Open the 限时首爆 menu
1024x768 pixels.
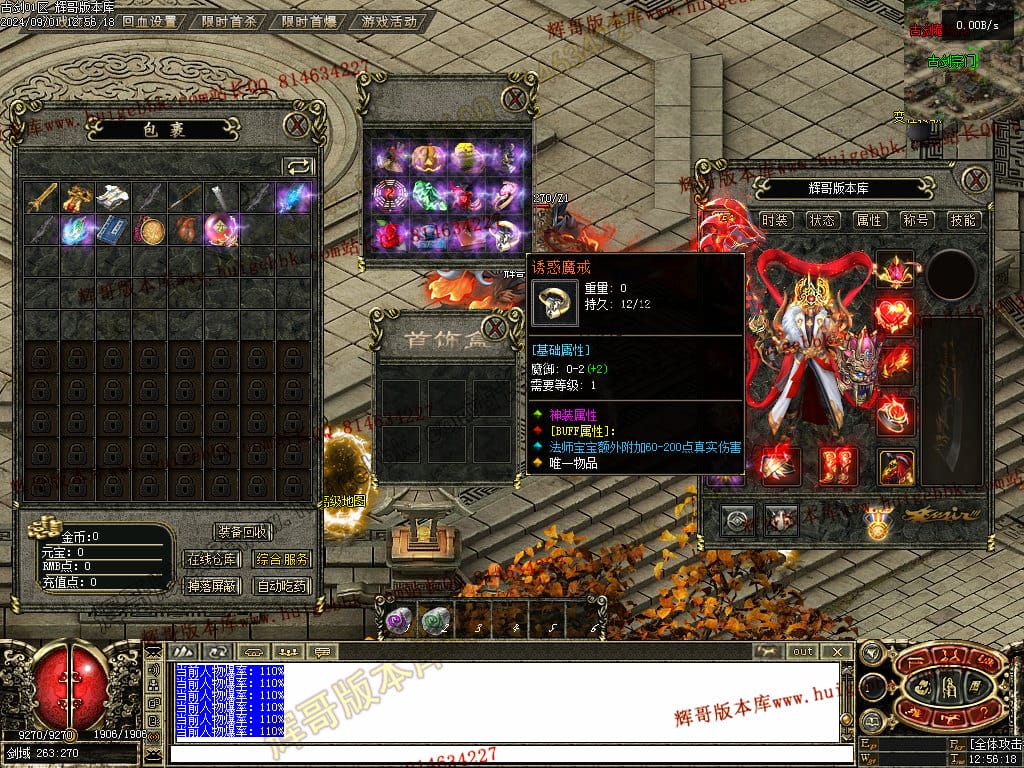309,21
